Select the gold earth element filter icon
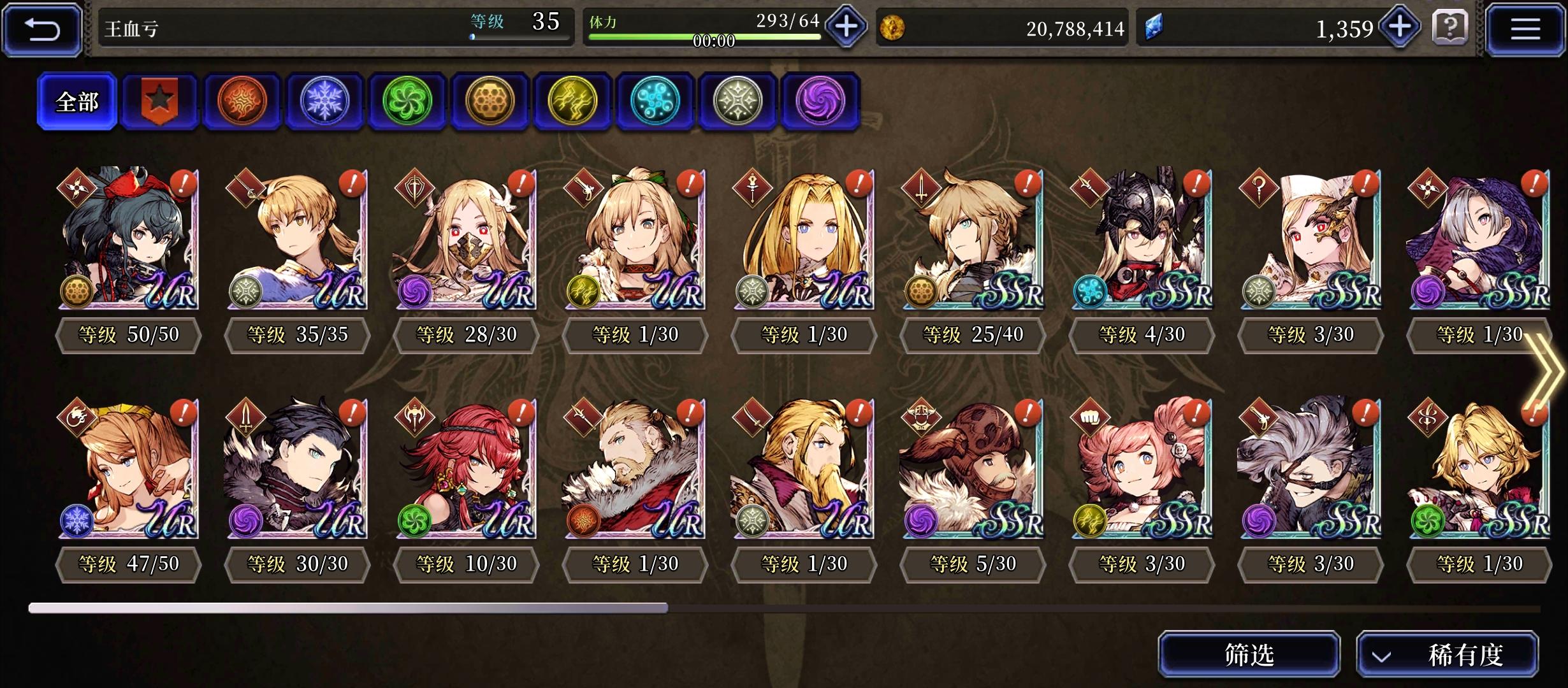The width and height of the screenshot is (1568, 688). pos(490,101)
